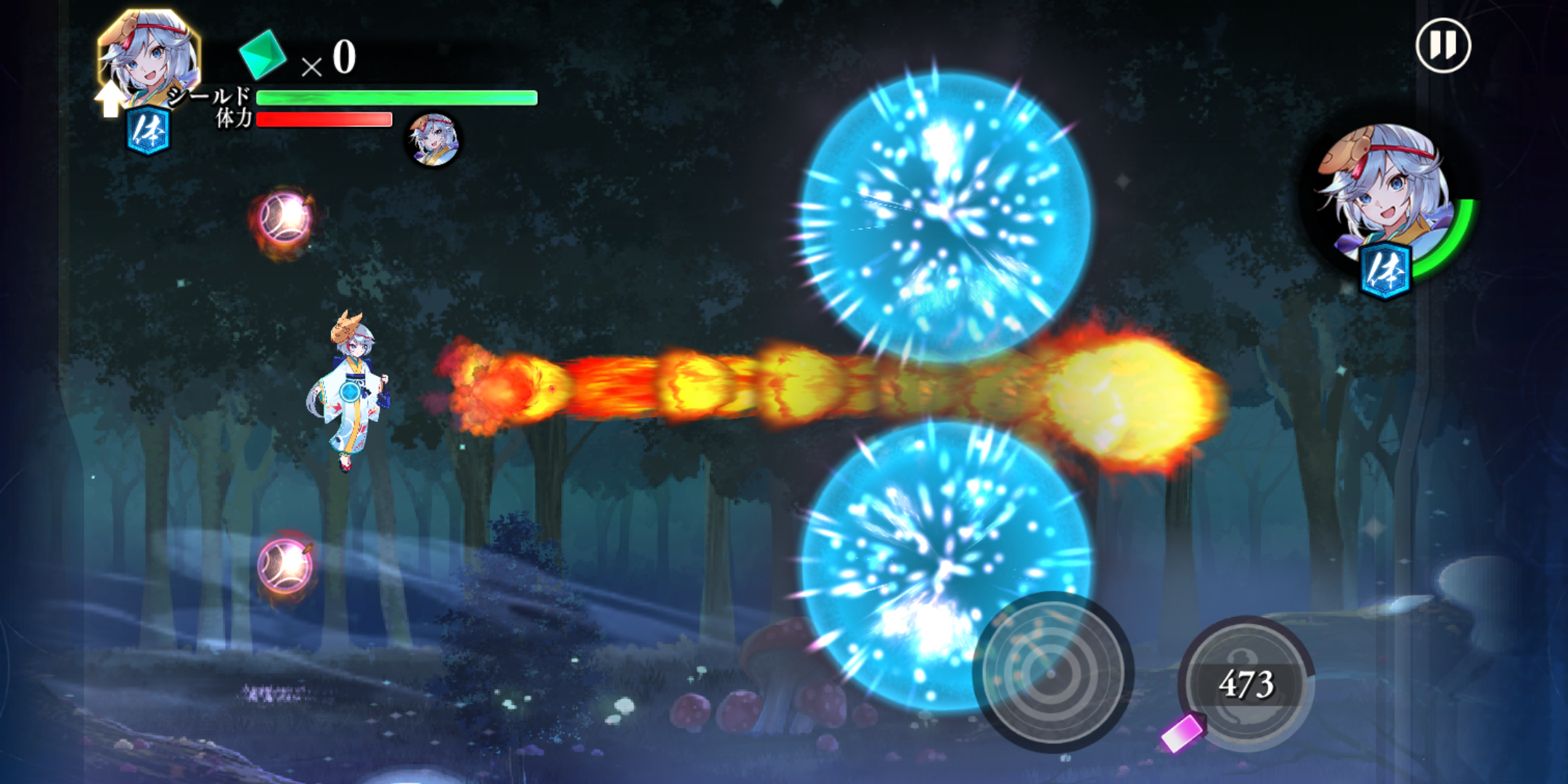This screenshot has width=1568, height=784.
Task: Pause the game with the pause button
Action: coord(1443,46)
